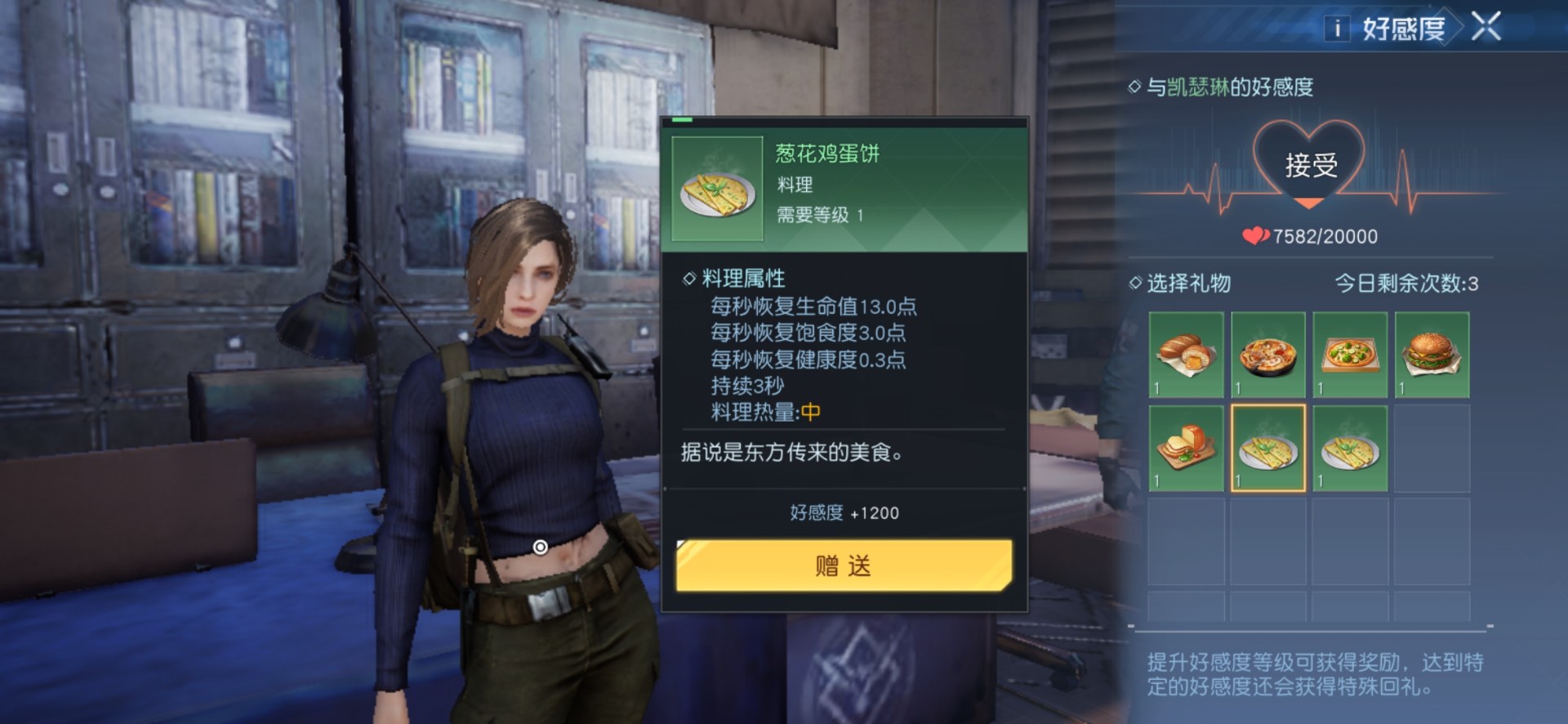Click the 葱花鸡蛋饼 item thumbnail in tooltip
This screenshot has width=1568, height=724.
tap(717, 189)
